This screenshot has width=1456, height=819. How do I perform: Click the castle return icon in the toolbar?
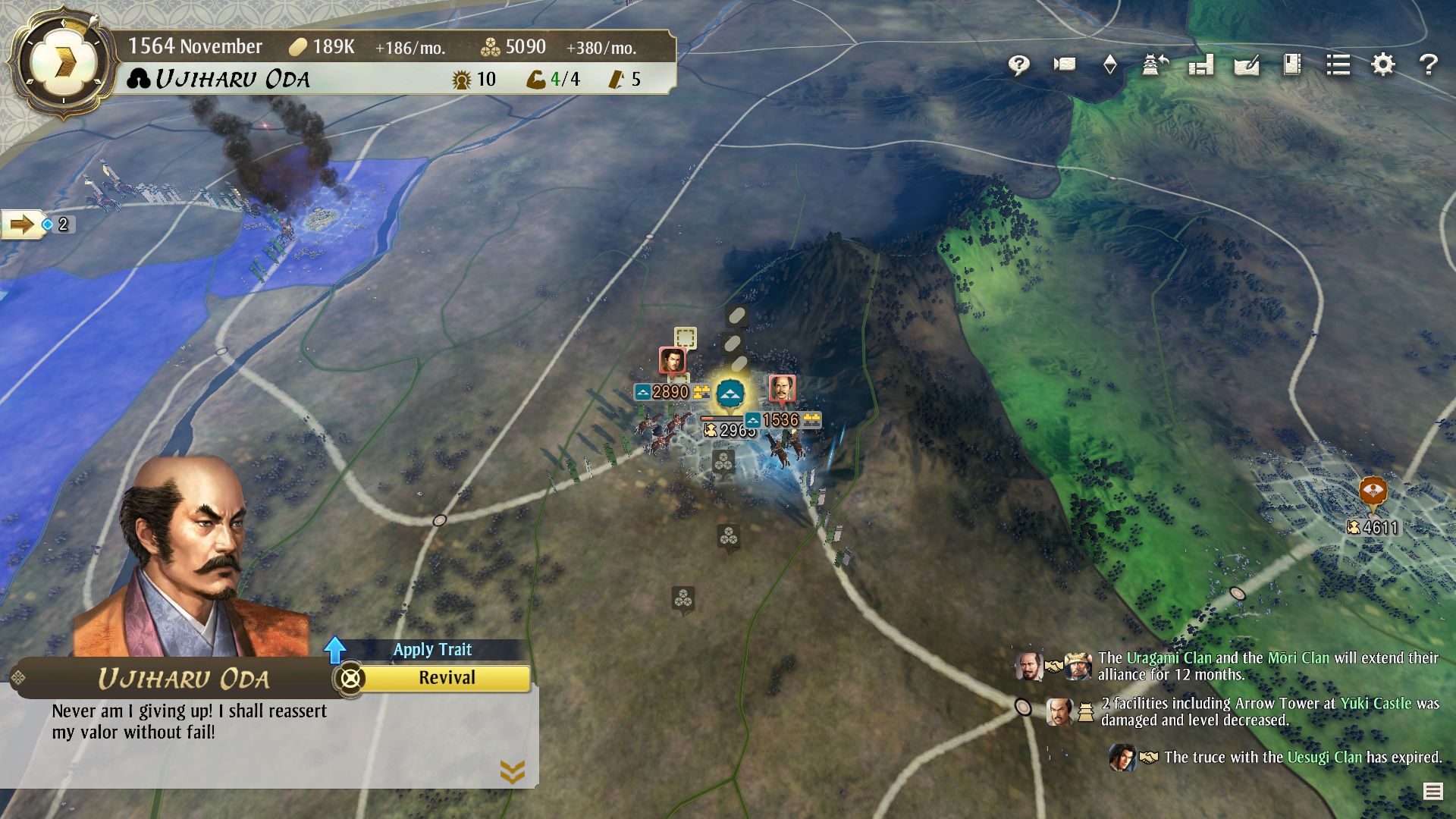coord(1154,65)
